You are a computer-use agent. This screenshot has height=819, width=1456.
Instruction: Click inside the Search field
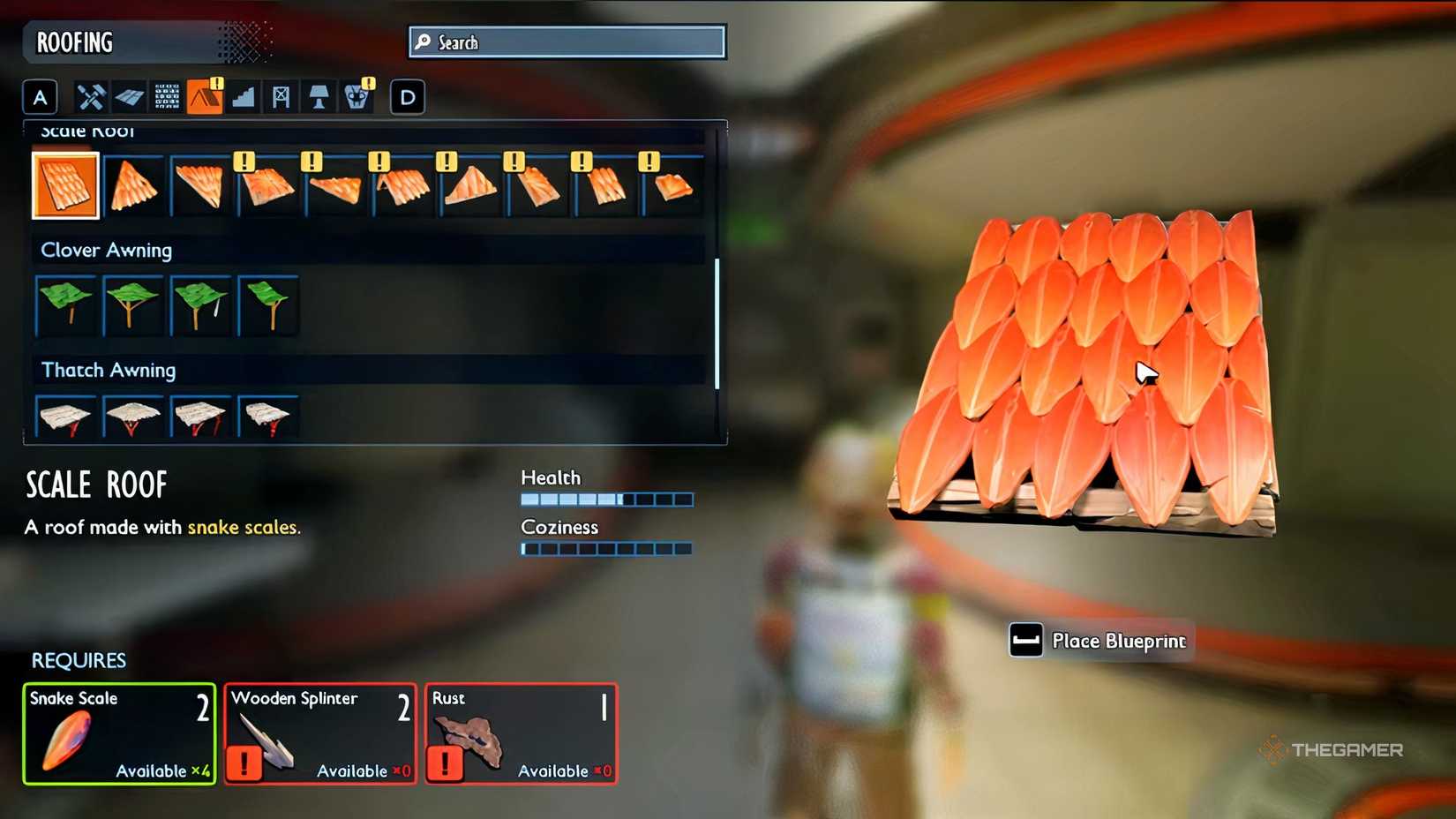coord(567,41)
